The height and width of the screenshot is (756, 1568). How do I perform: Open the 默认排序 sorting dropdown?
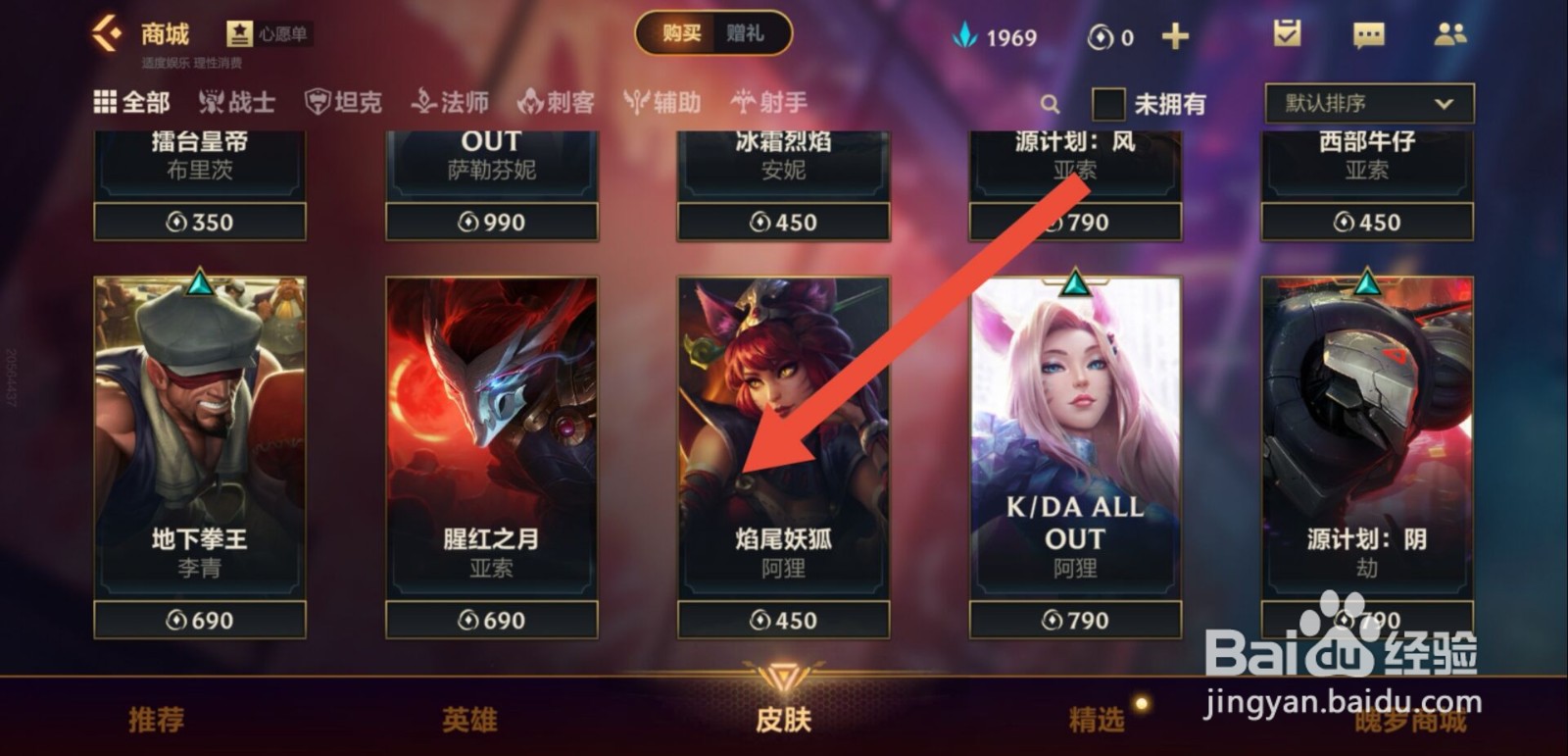point(1366,102)
